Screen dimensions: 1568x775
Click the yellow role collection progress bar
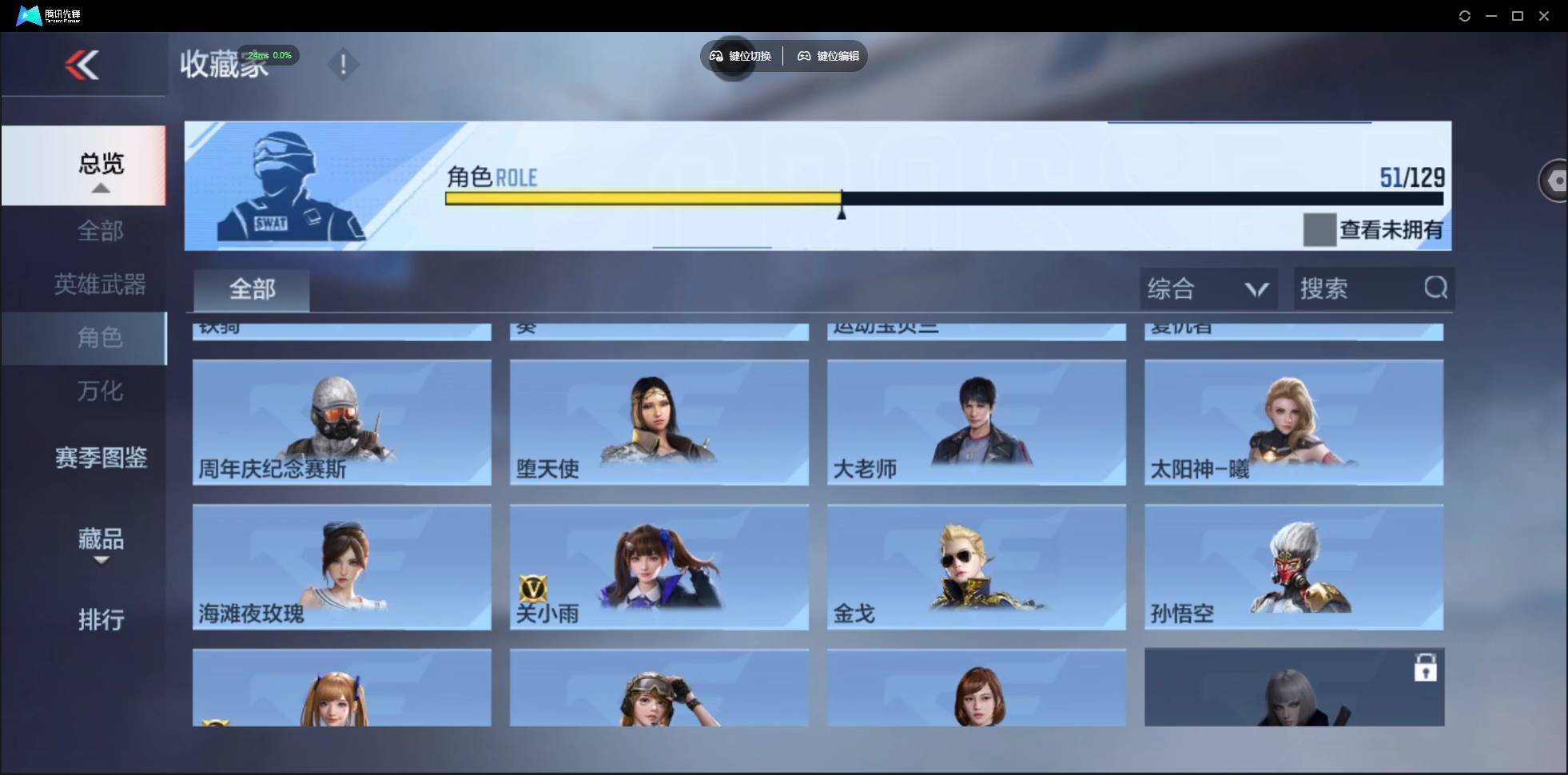(643, 199)
